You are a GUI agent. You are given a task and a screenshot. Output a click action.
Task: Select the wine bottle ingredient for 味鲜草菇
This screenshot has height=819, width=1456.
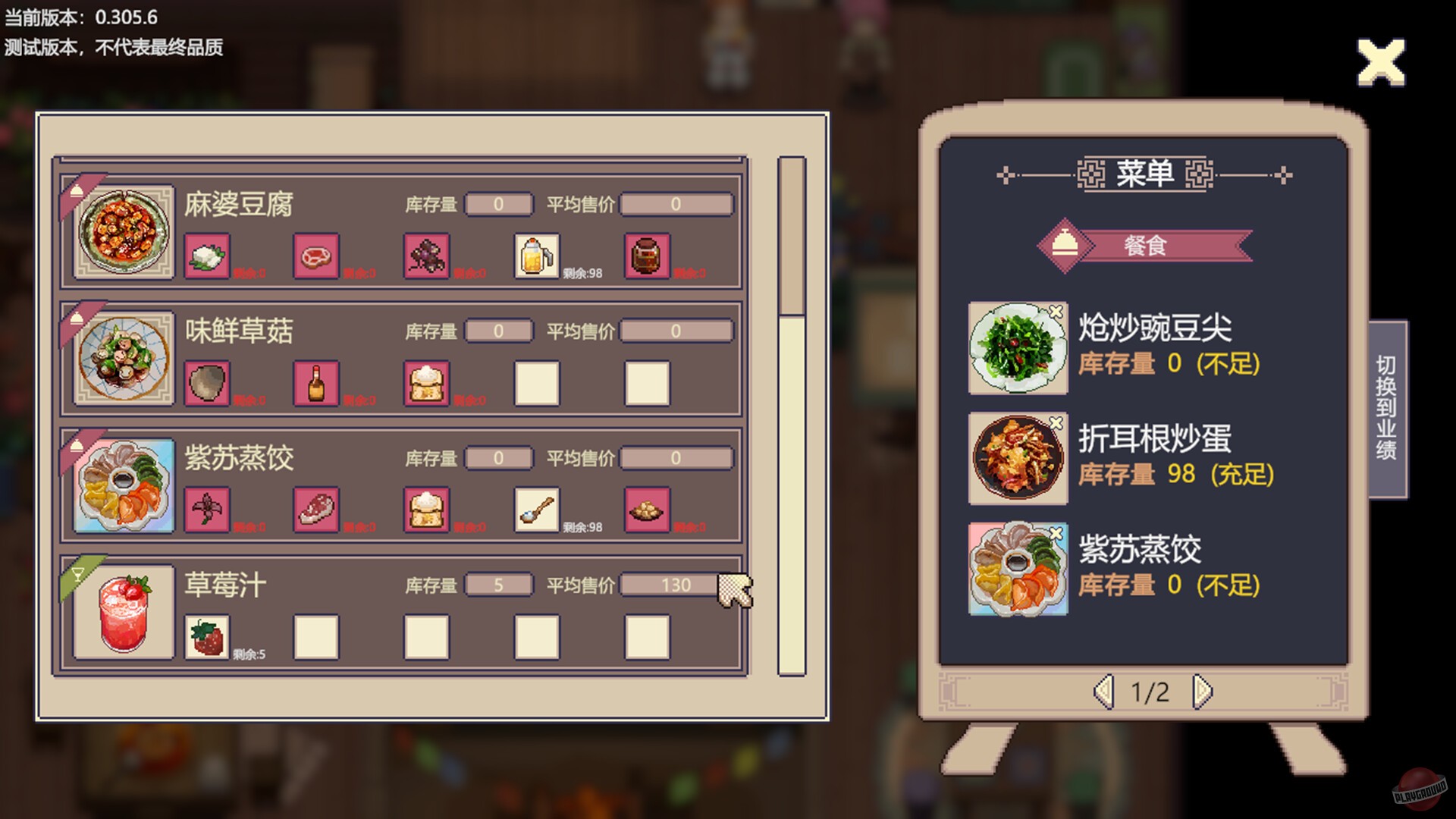(x=318, y=382)
